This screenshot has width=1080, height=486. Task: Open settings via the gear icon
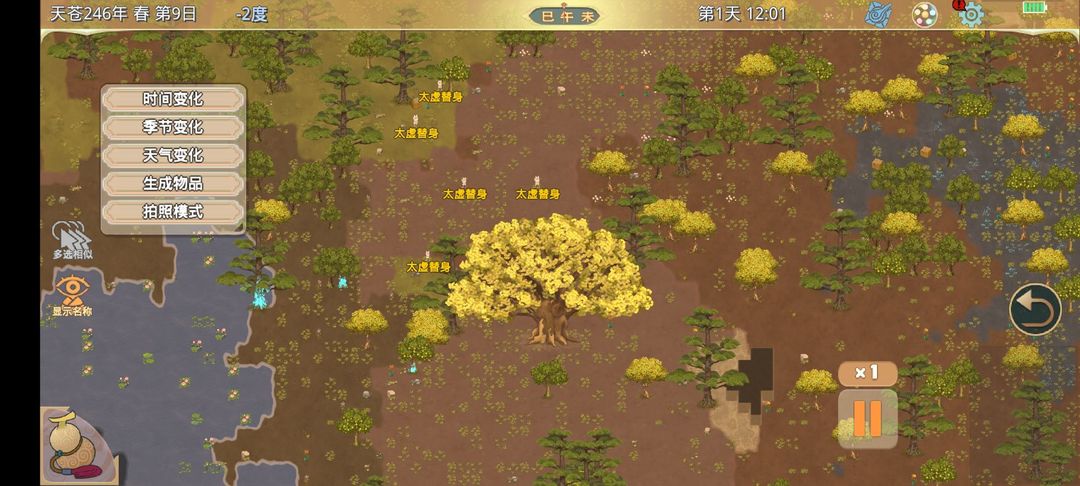coord(970,14)
